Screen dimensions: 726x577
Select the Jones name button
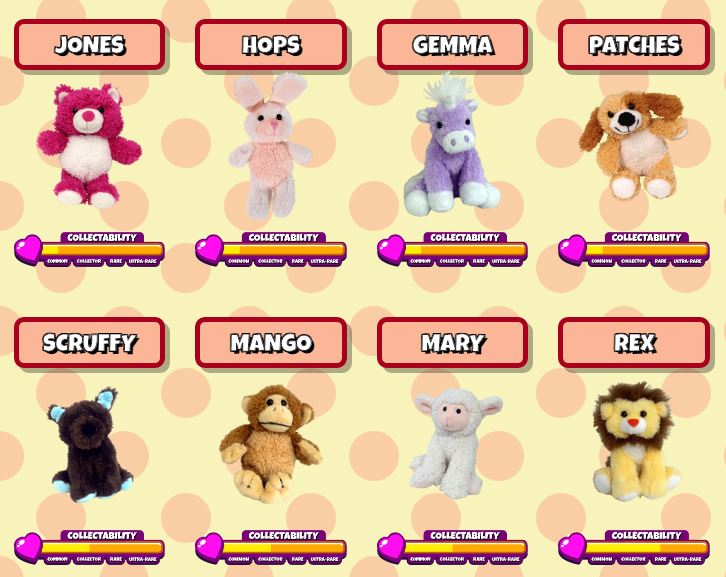click(x=89, y=45)
